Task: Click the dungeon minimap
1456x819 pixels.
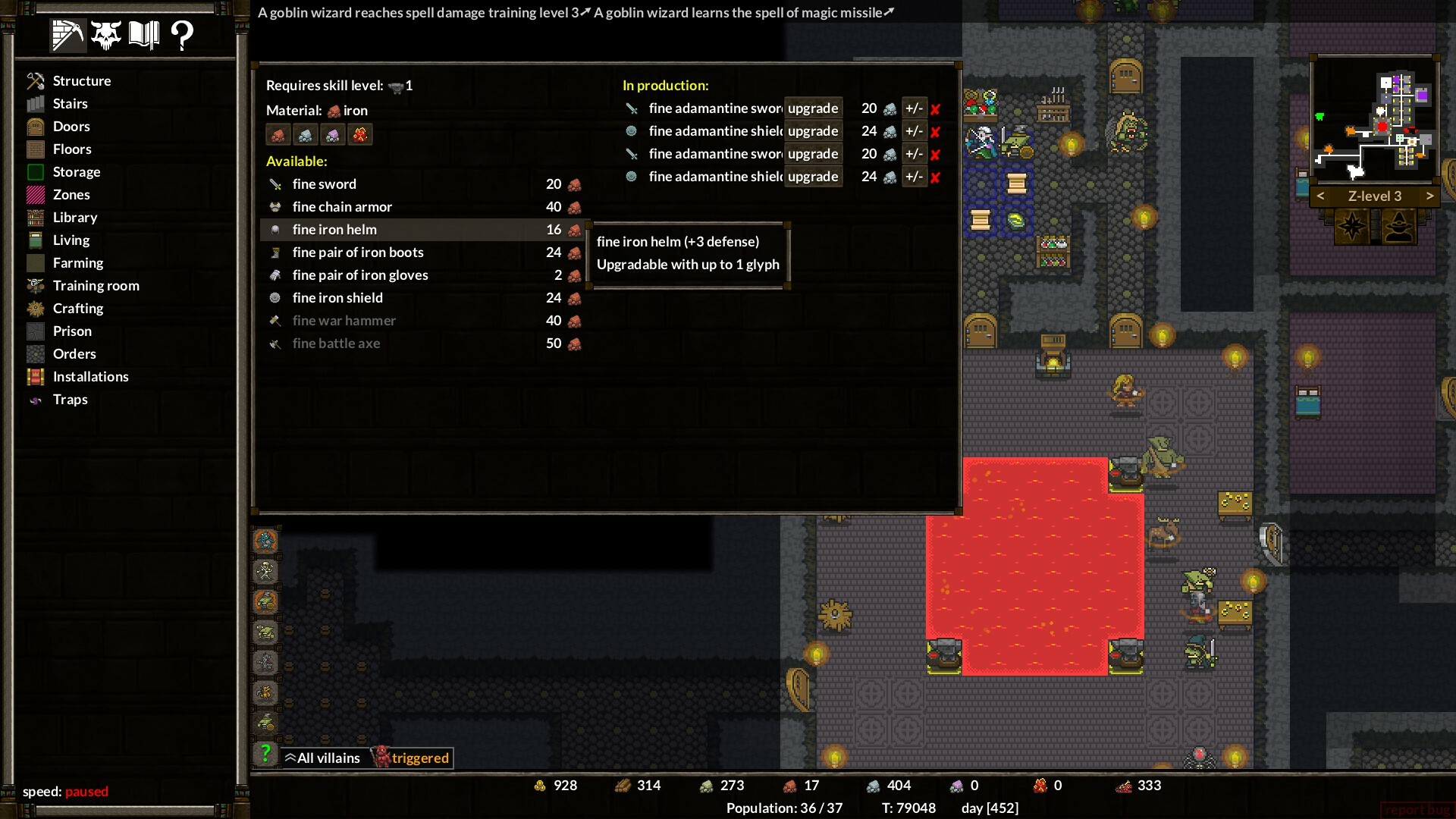Action: (x=1373, y=120)
